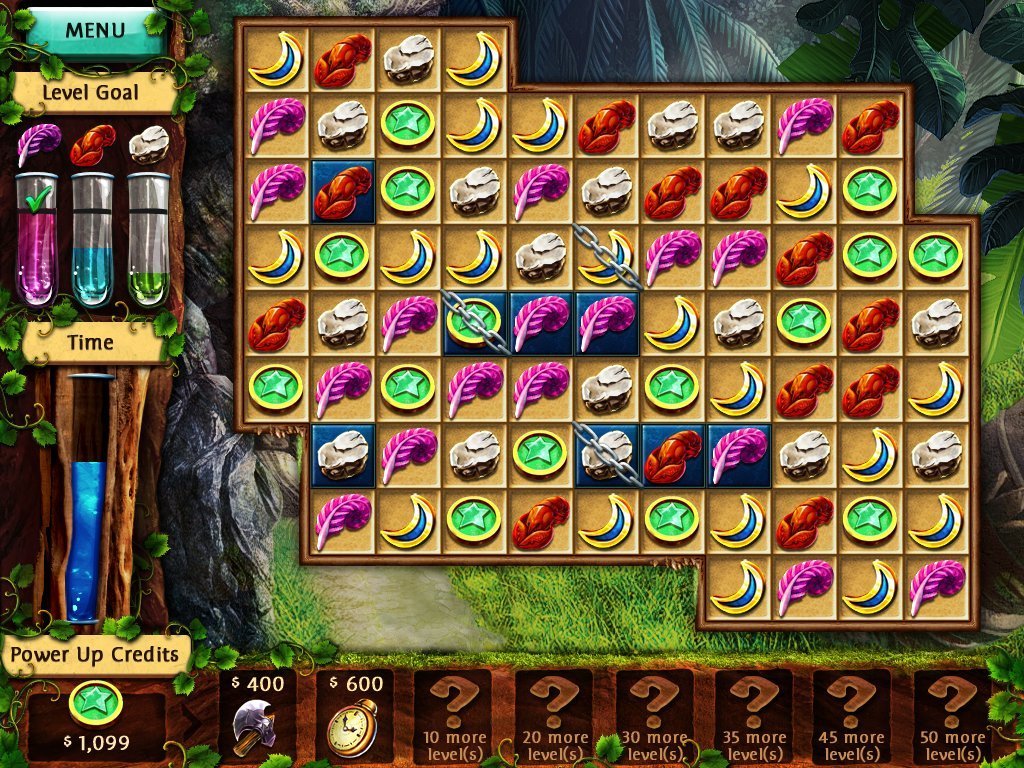Choose the locked 30 more levels slot

[654, 716]
